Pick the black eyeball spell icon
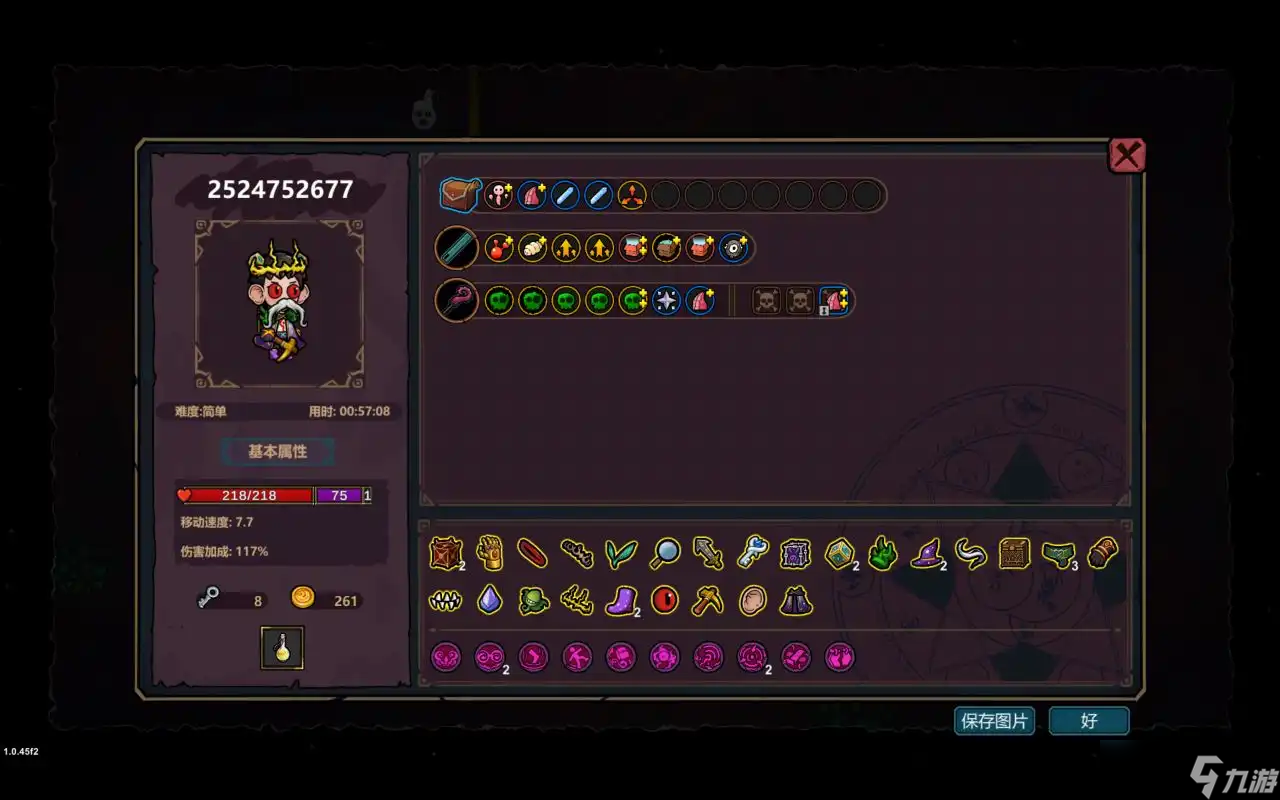Viewport: 1280px width, 800px height. 734,248
